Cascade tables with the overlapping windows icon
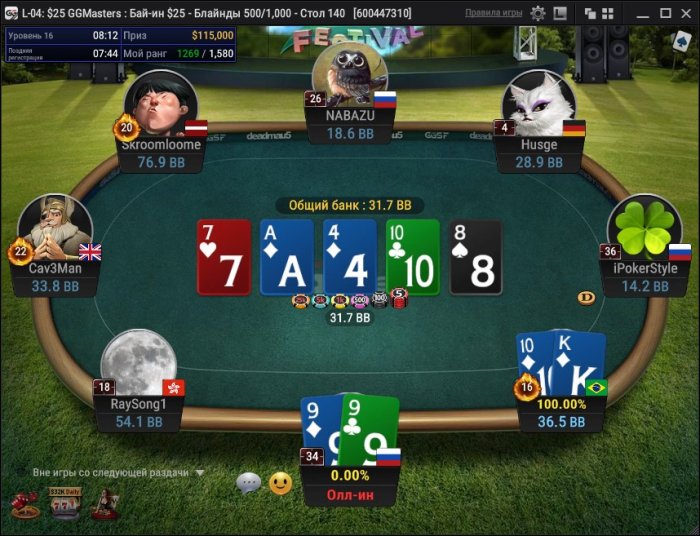 (590, 13)
